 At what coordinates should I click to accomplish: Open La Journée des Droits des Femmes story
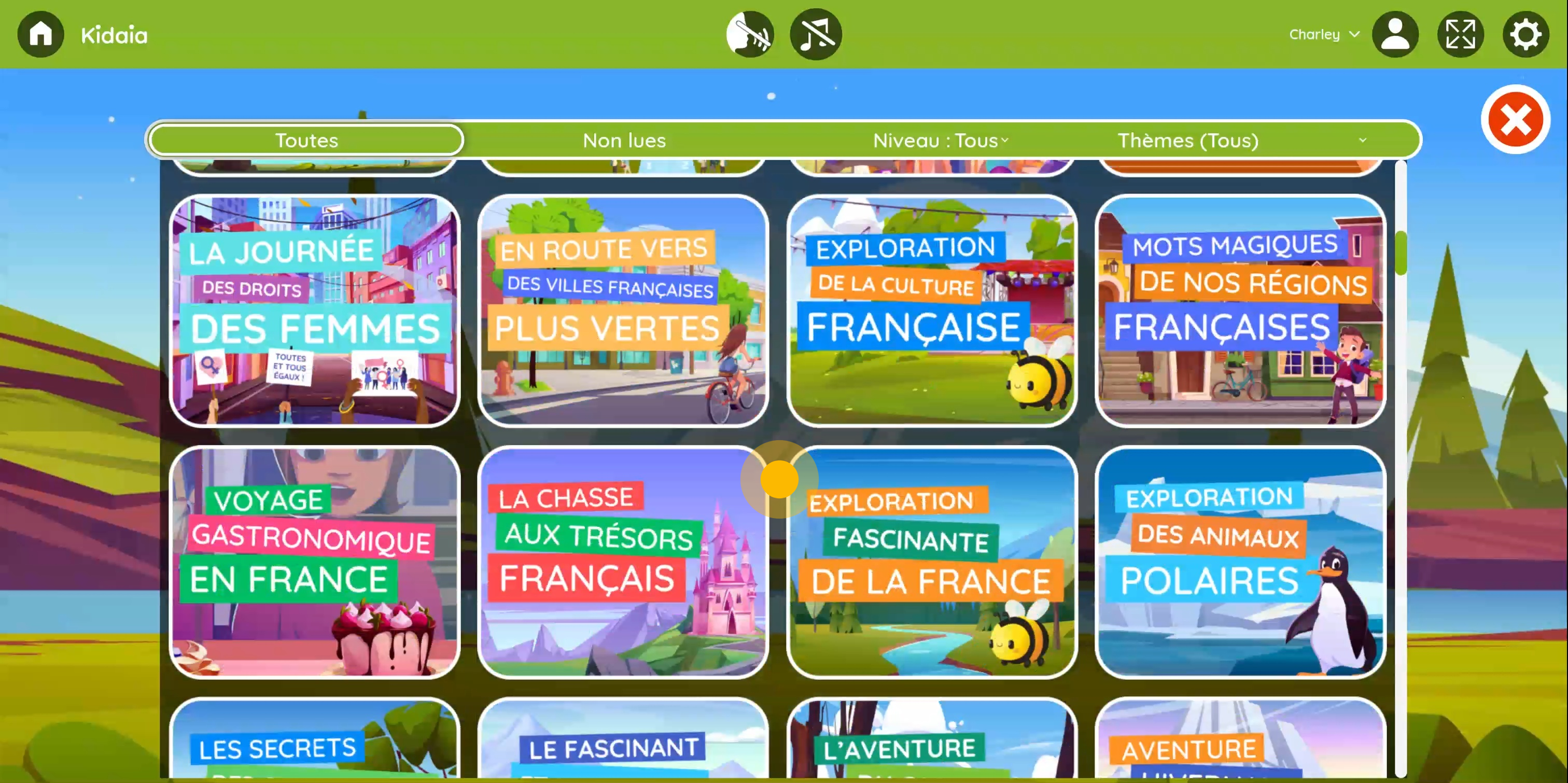click(314, 309)
